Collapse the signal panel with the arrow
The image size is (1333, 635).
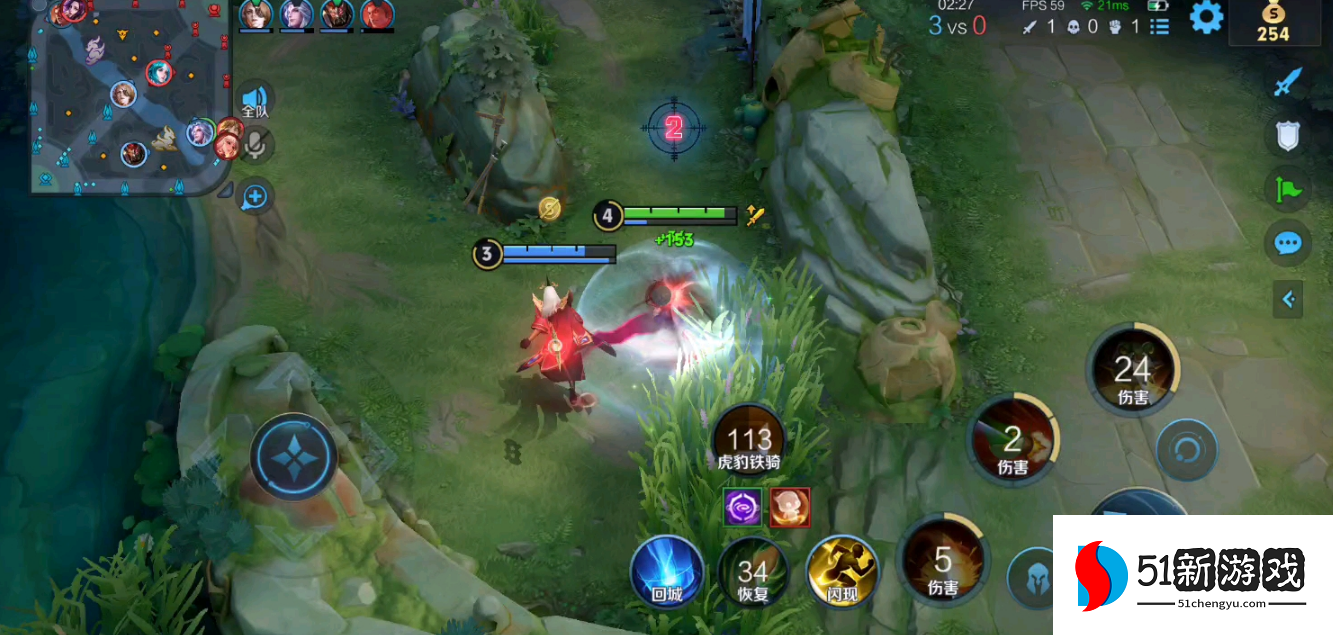(1288, 298)
